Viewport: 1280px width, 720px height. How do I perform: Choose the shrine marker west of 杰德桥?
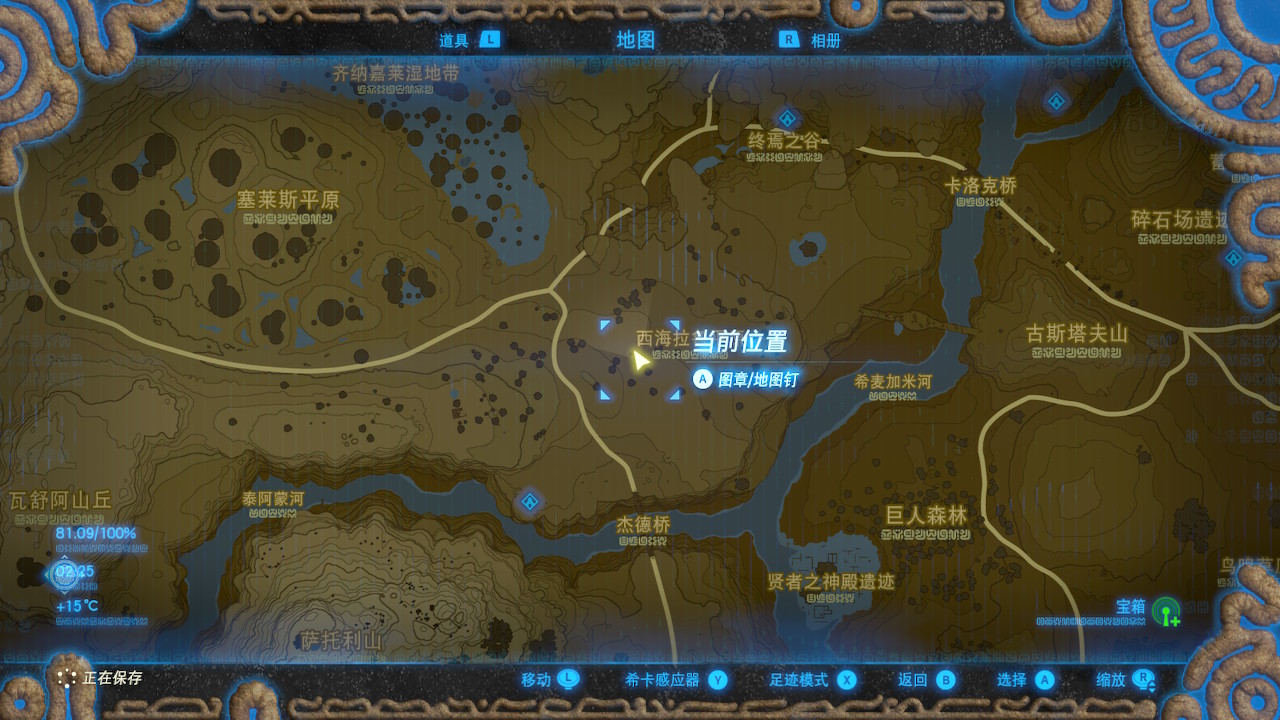coord(529,501)
